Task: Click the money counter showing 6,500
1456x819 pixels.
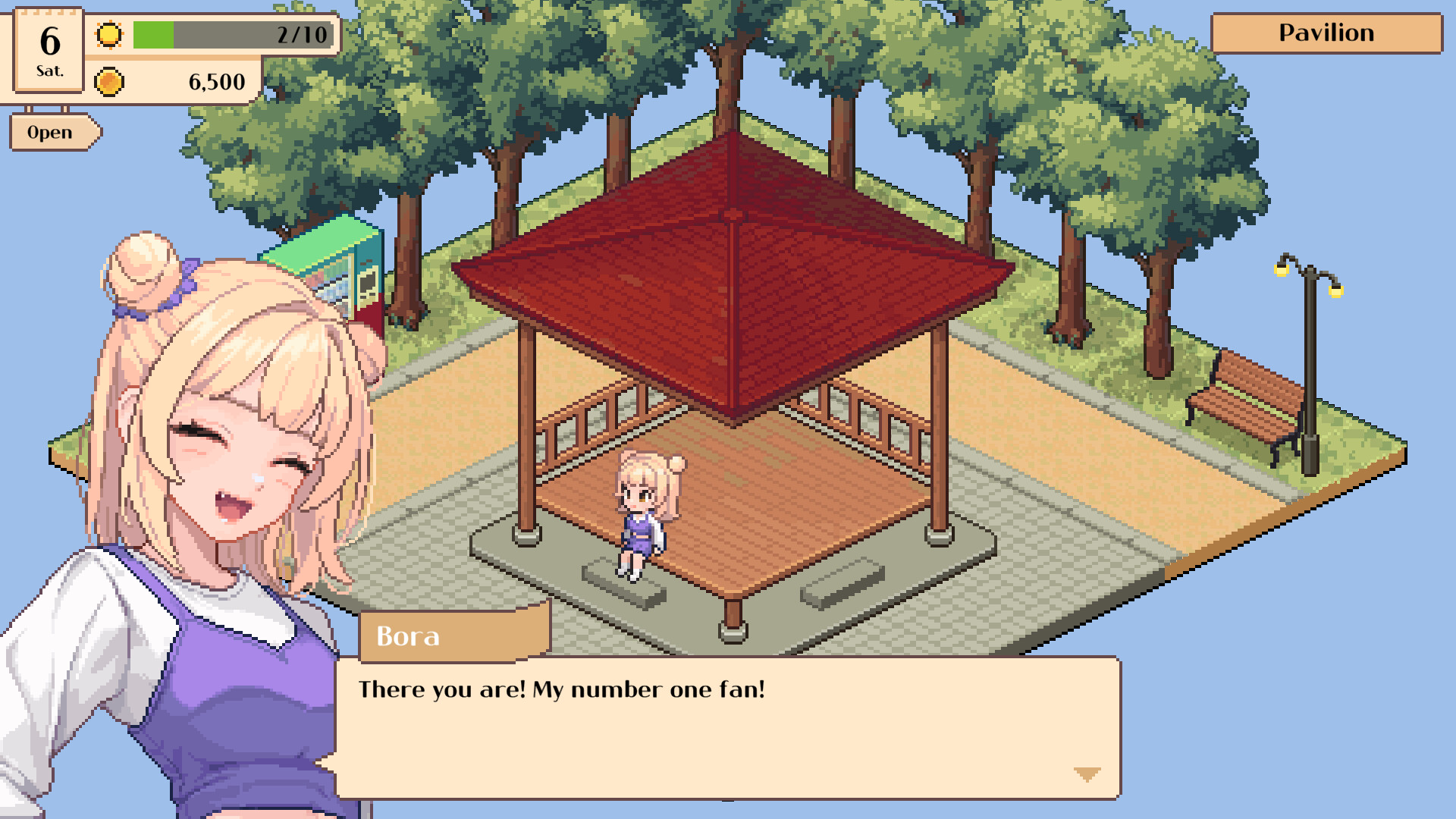Action: click(218, 82)
